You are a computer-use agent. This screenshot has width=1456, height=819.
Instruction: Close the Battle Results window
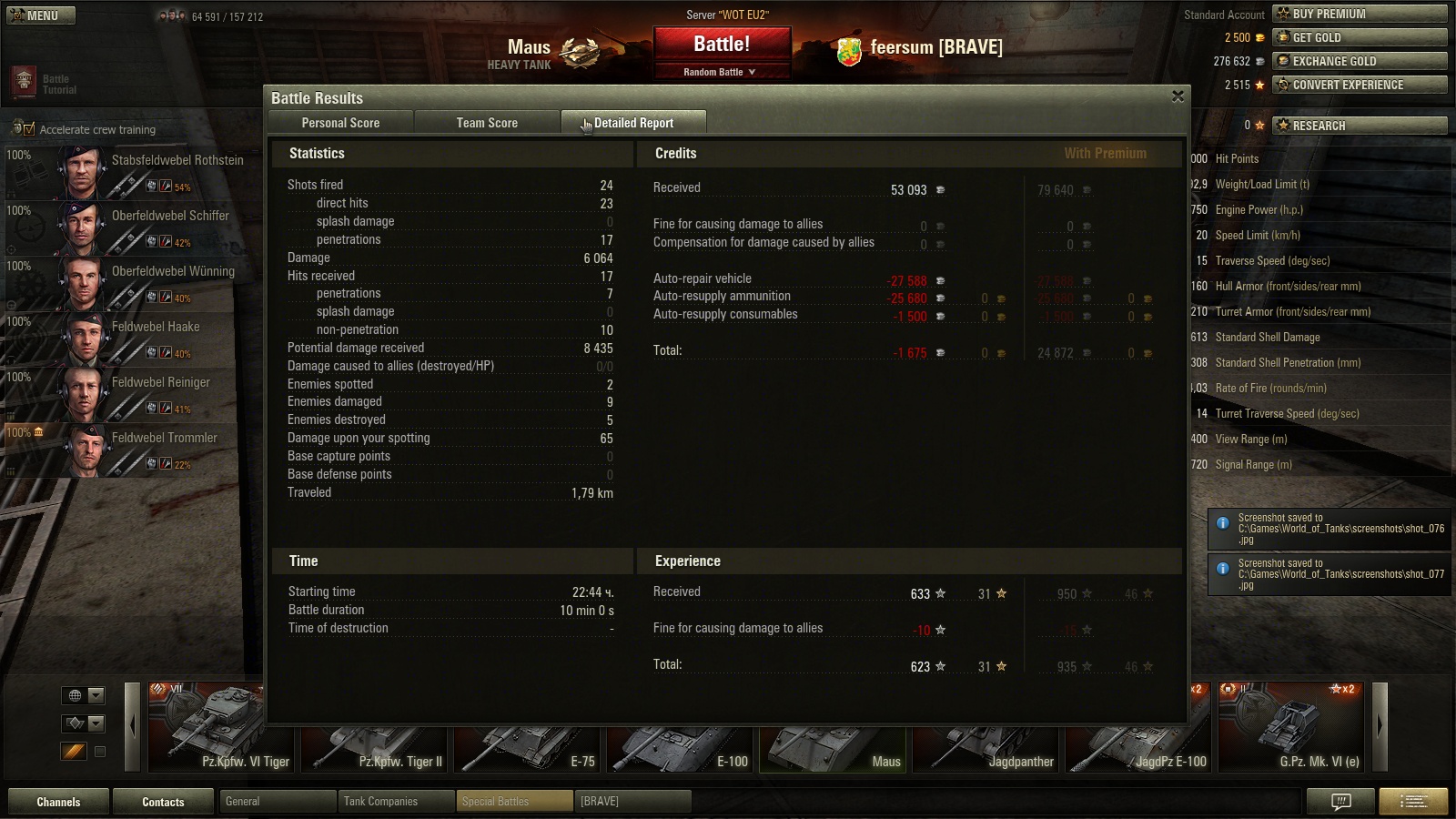(1178, 96)
